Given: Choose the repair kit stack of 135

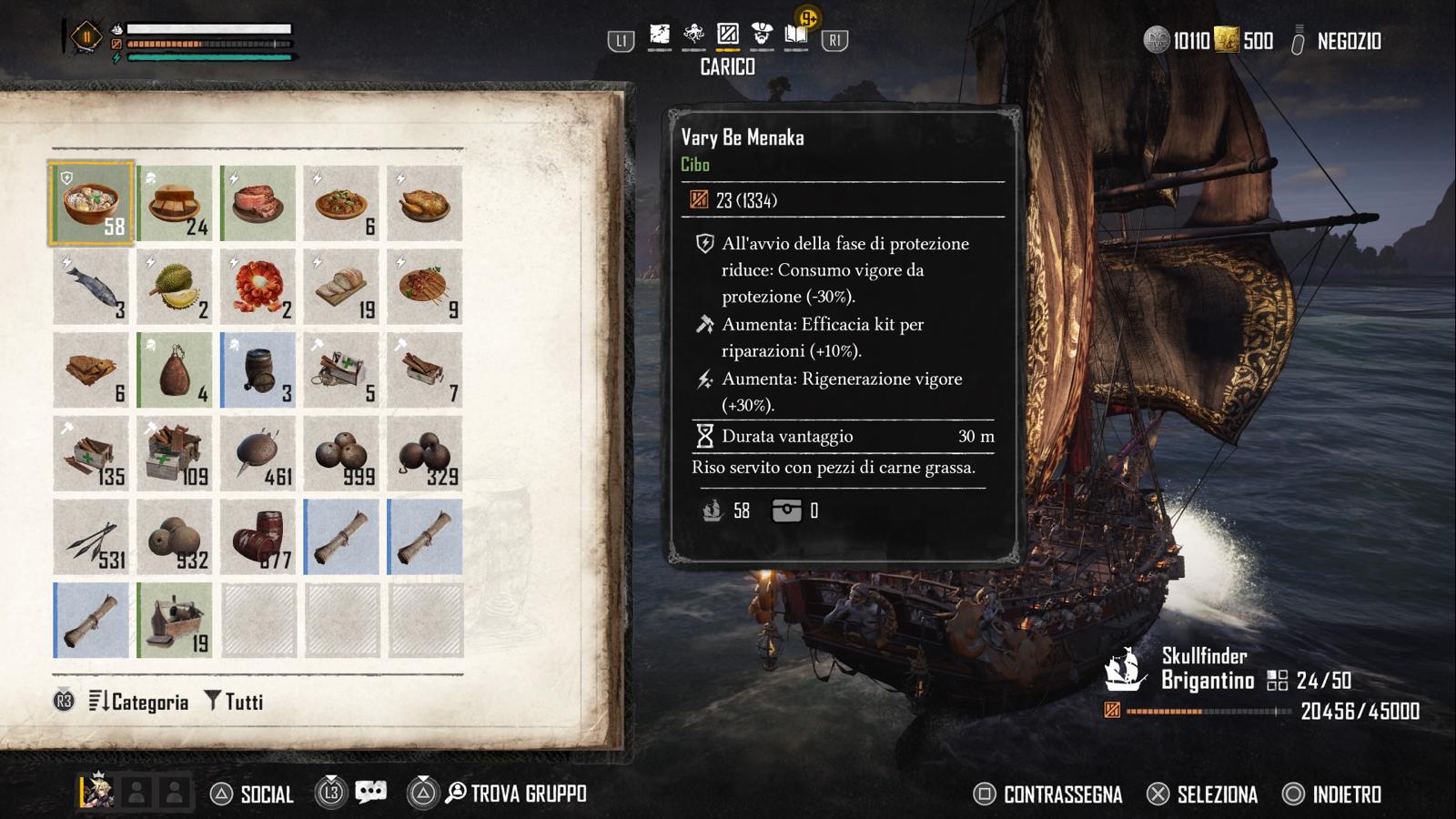Looking at the screenshot, I should click(x=91, y=454).
